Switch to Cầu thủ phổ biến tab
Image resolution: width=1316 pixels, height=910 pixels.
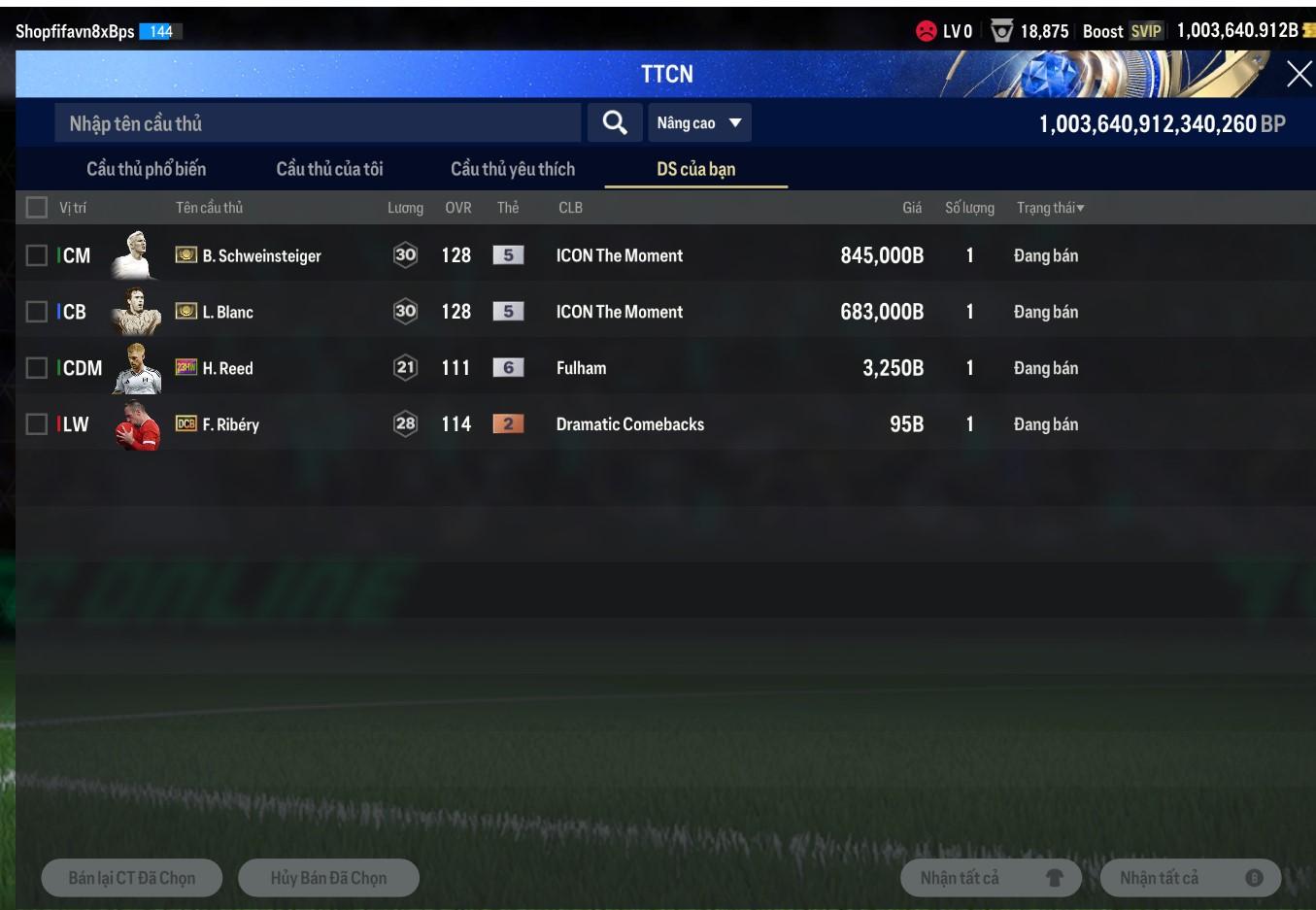point(147,169)
